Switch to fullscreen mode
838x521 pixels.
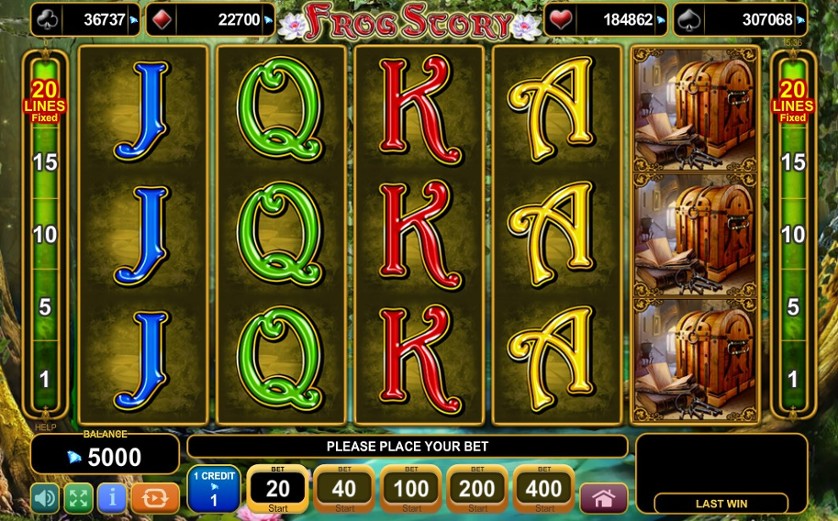pos(78,497)
